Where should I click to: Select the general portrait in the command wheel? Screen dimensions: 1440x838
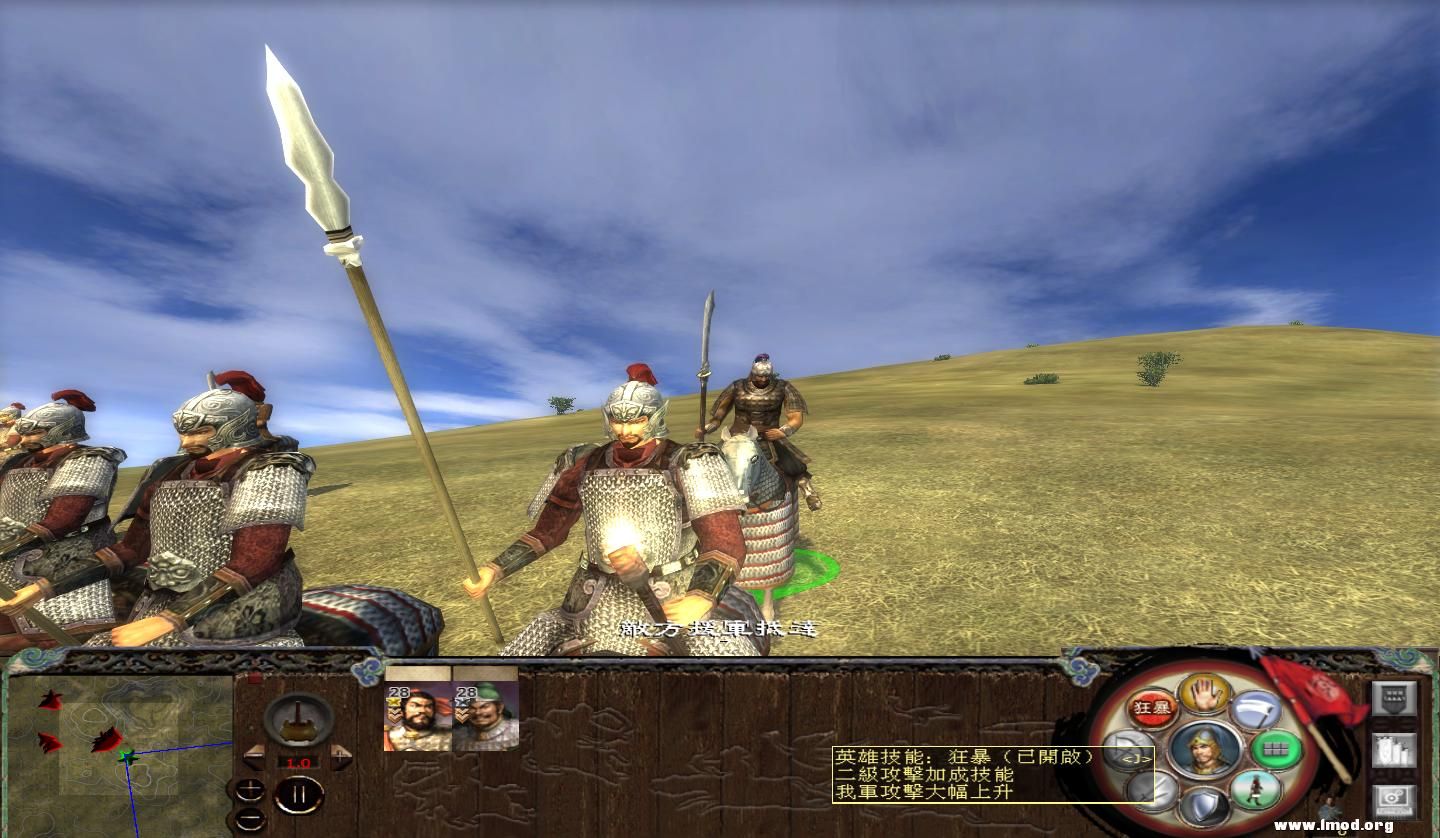pyautogui.click(x=1205, y=749)
